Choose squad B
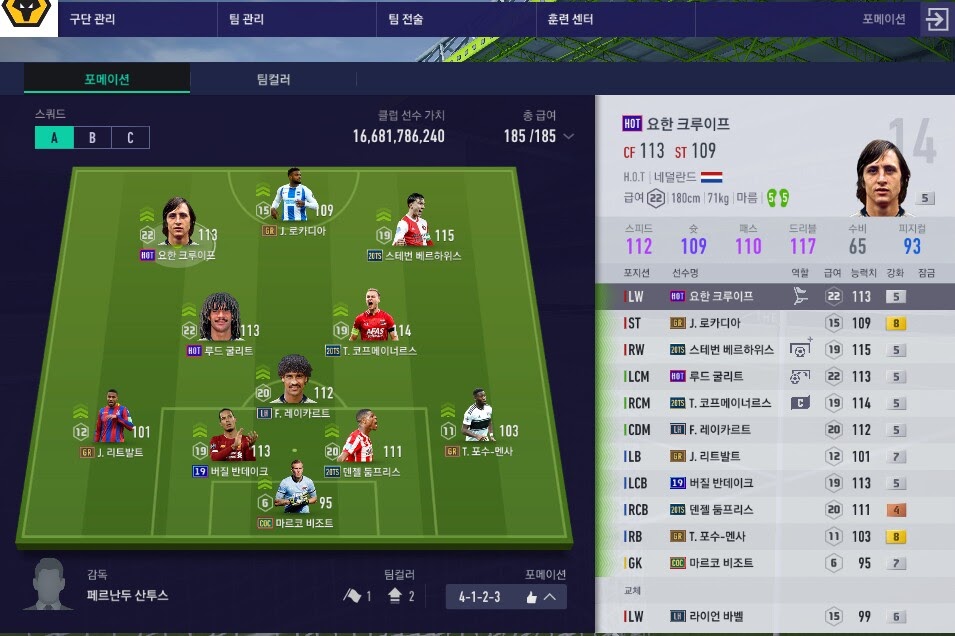Image resolution: width=955 pixels, height=636 pixels. pos(92,138)
